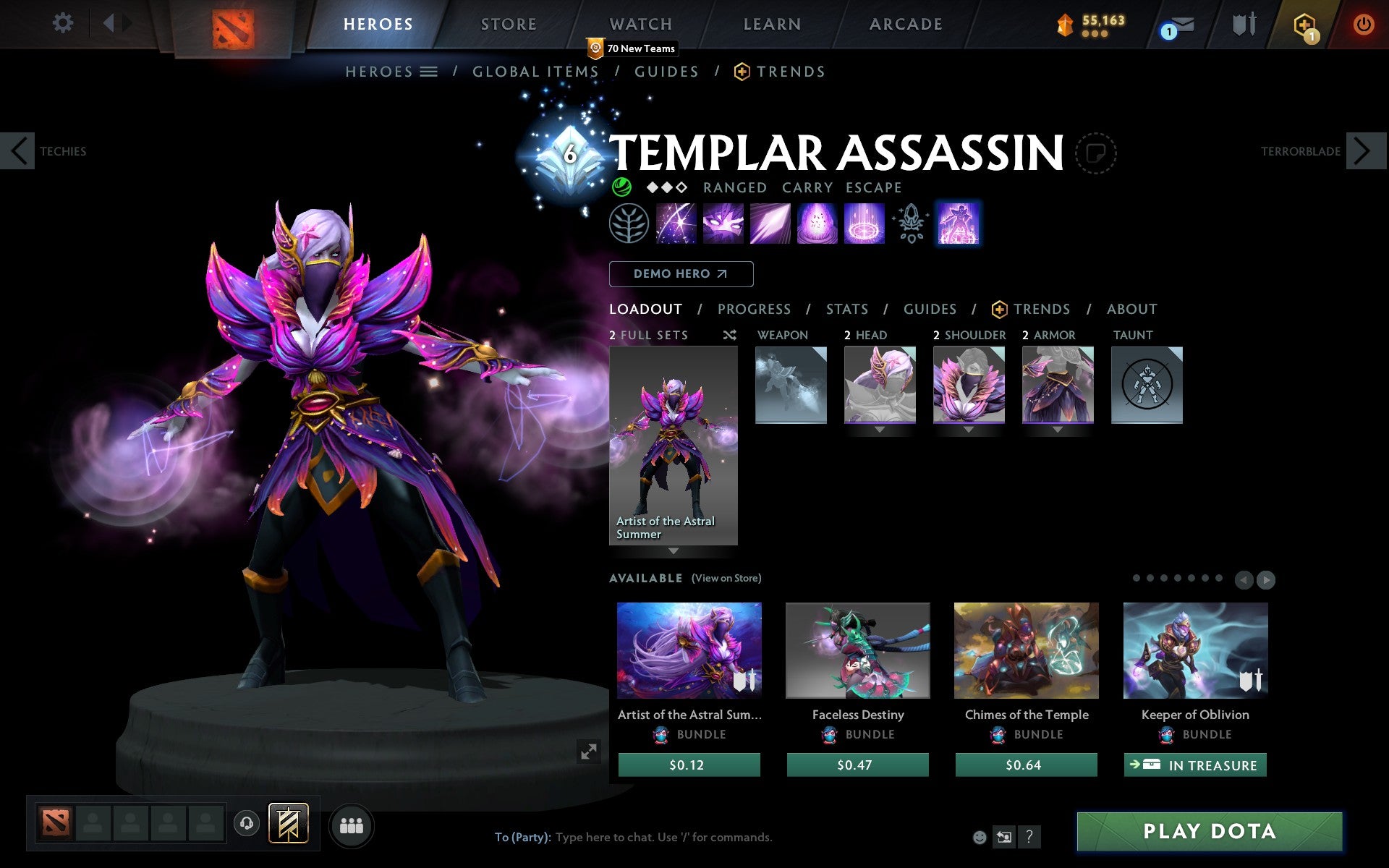Open the WATCH menu
The height and width of the screenshot is (868, 1389).
point(640,24)
